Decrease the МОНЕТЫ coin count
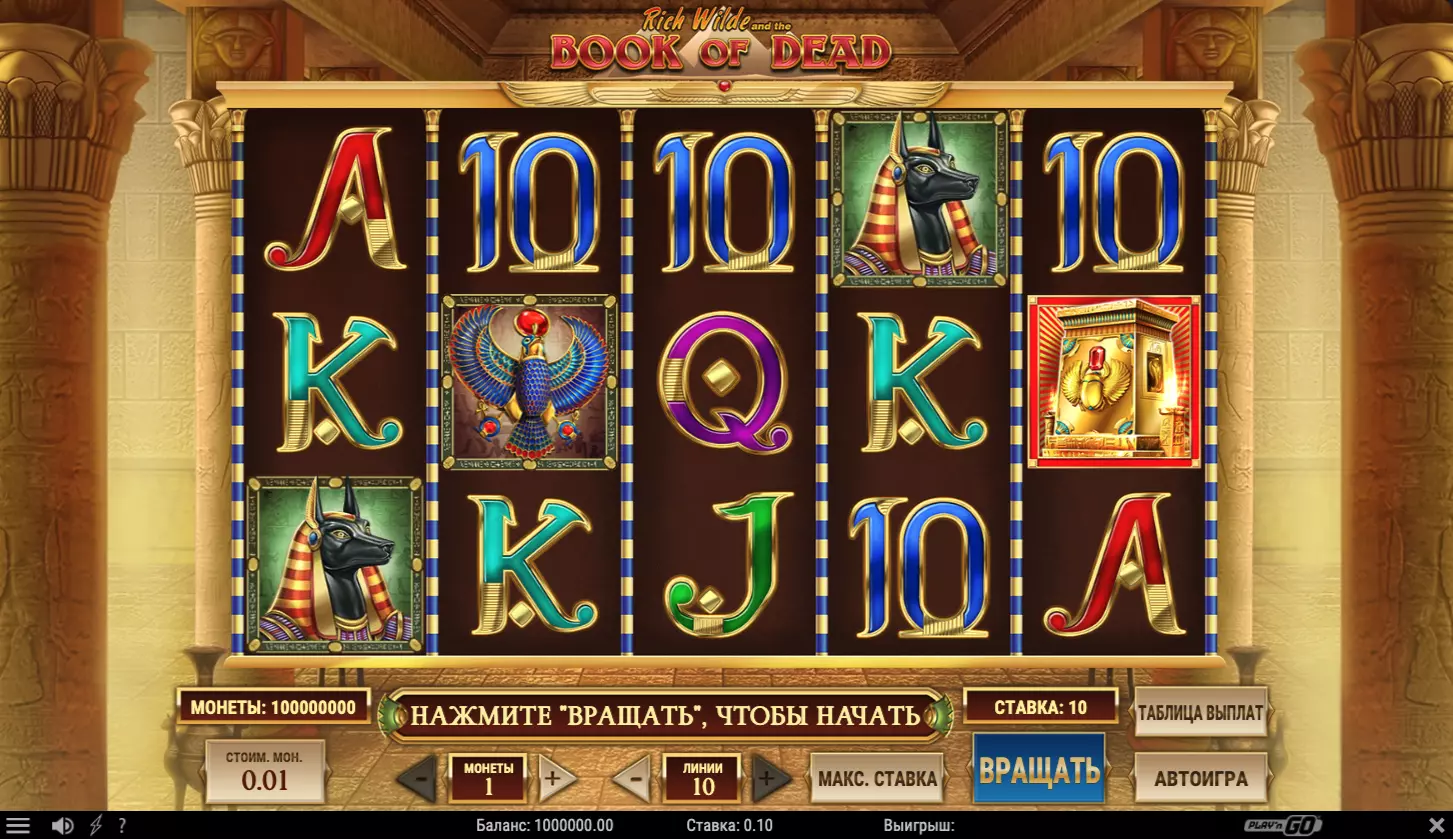 417,778
